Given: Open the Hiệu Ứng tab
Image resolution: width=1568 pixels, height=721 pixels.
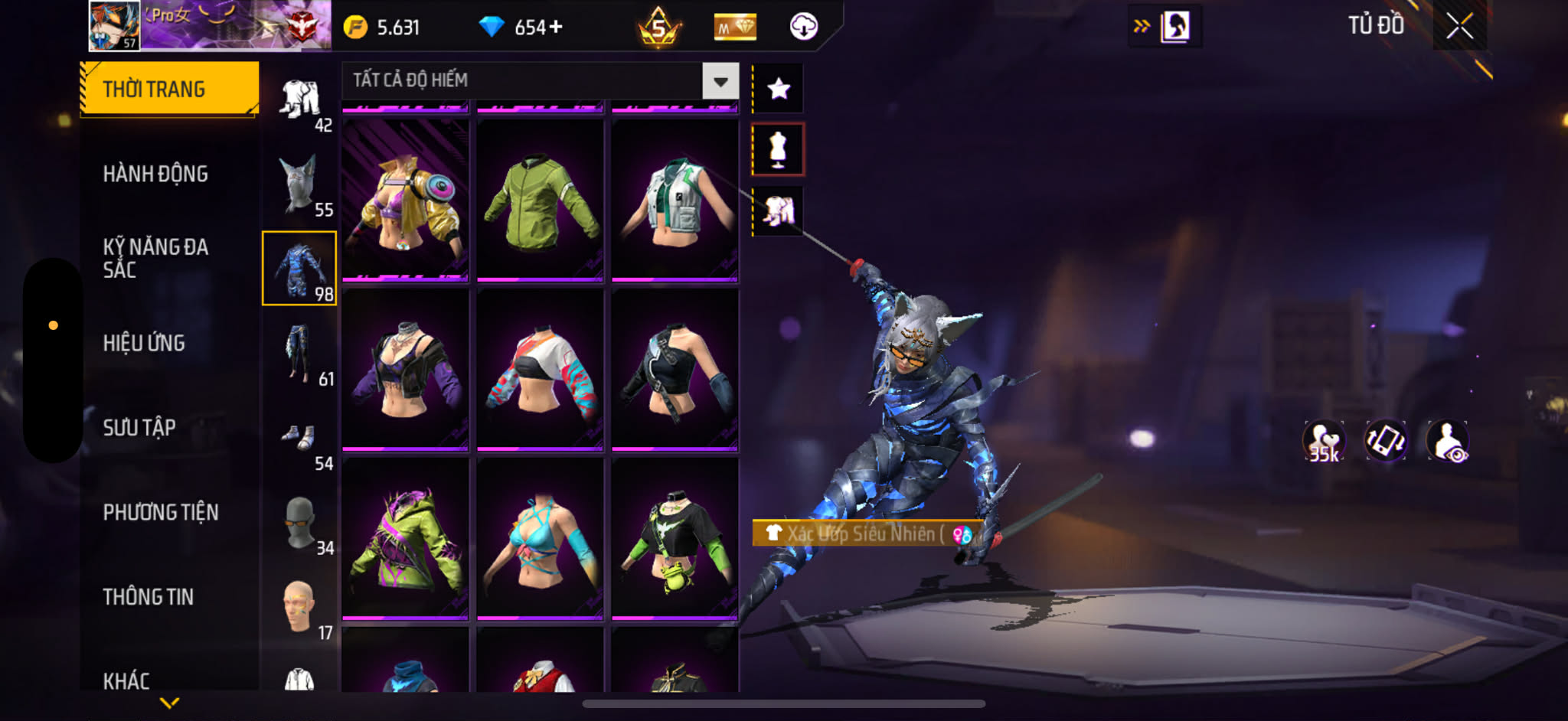Looking at the screenshot, I should coord(144,343).
